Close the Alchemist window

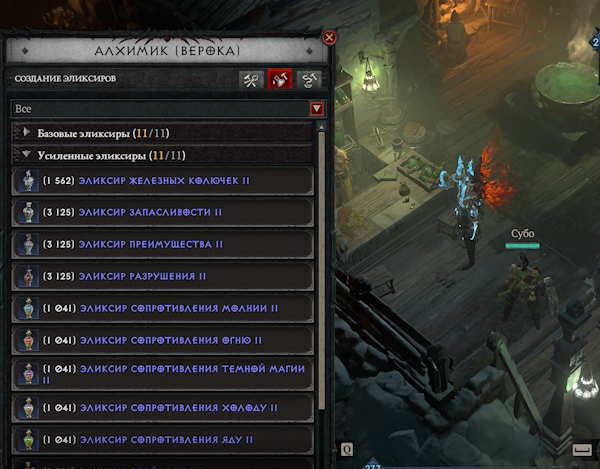(x=329, y=38)
